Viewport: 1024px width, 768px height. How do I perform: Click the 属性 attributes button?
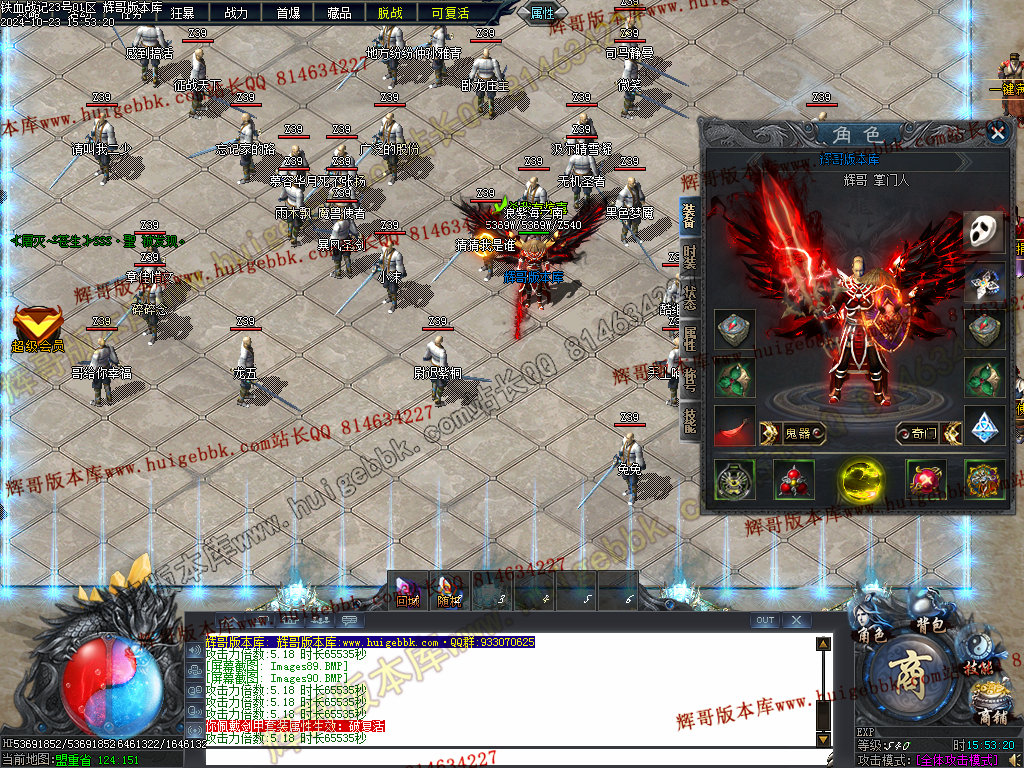coord(542,13)
